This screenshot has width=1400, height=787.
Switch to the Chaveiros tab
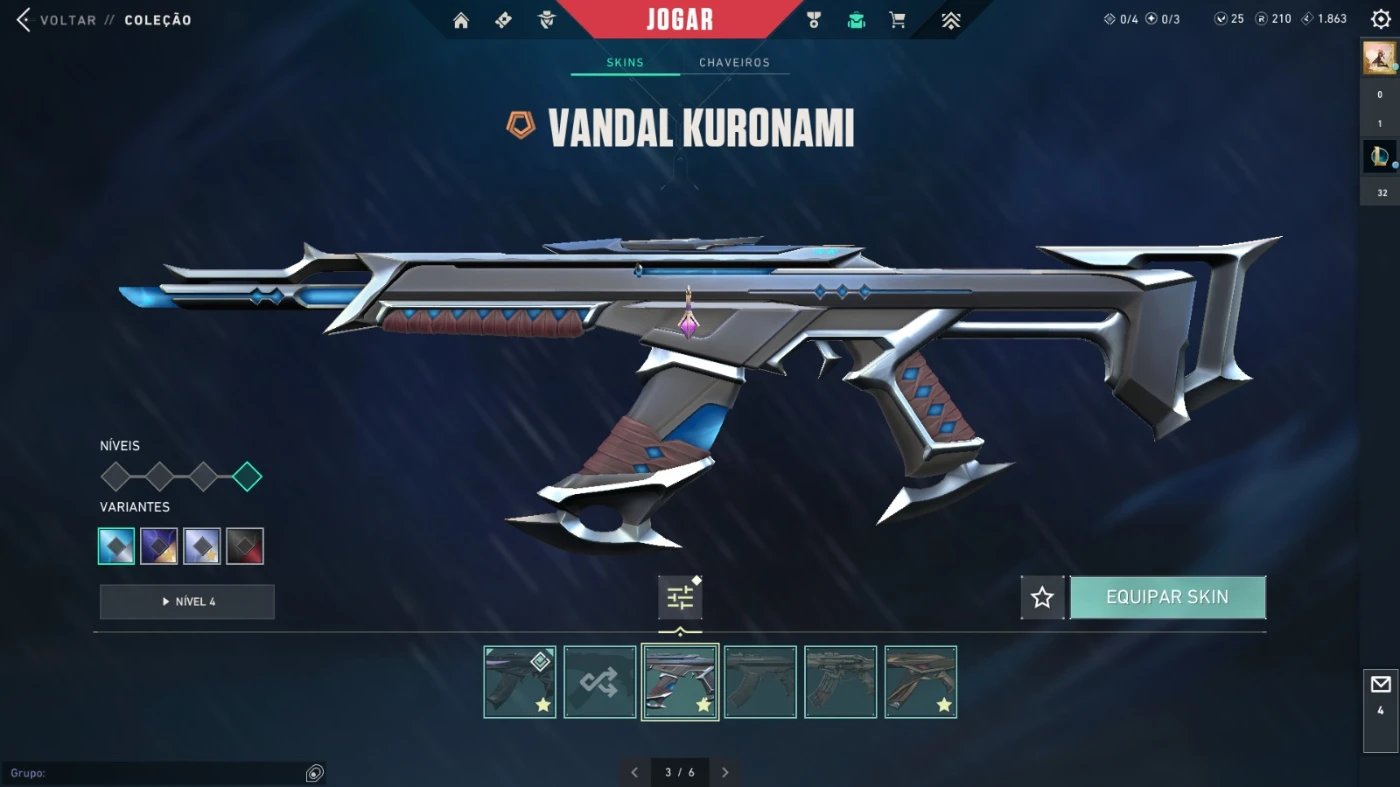click(x=734, y=62)
